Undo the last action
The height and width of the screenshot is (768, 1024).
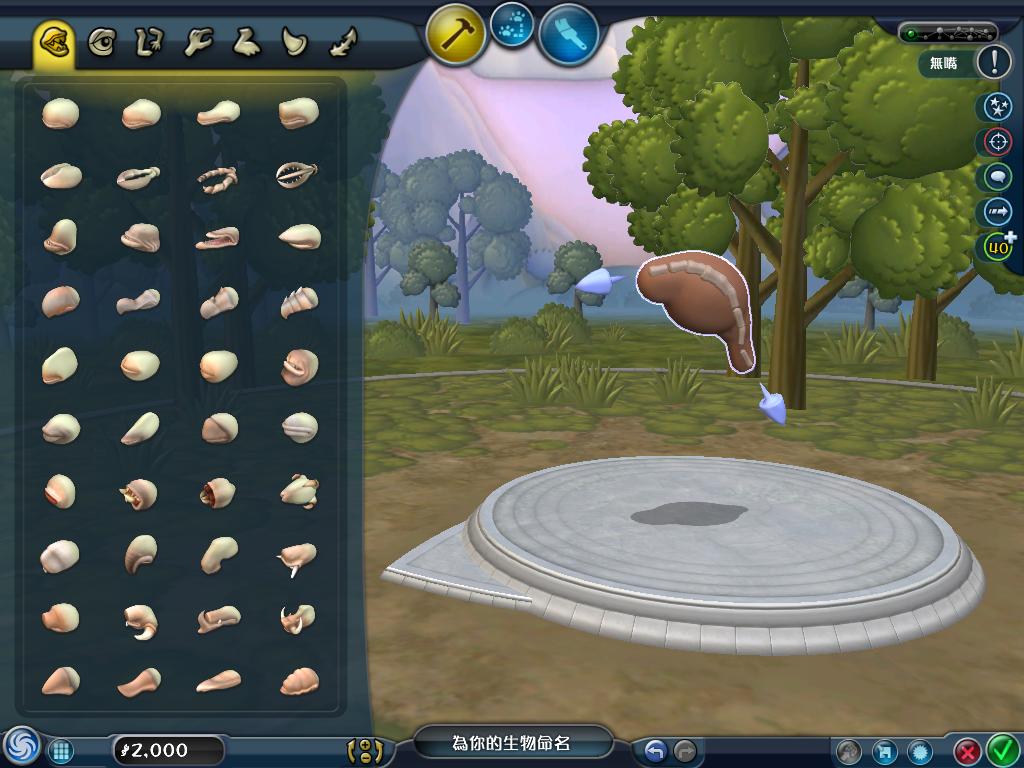point(656,750)
